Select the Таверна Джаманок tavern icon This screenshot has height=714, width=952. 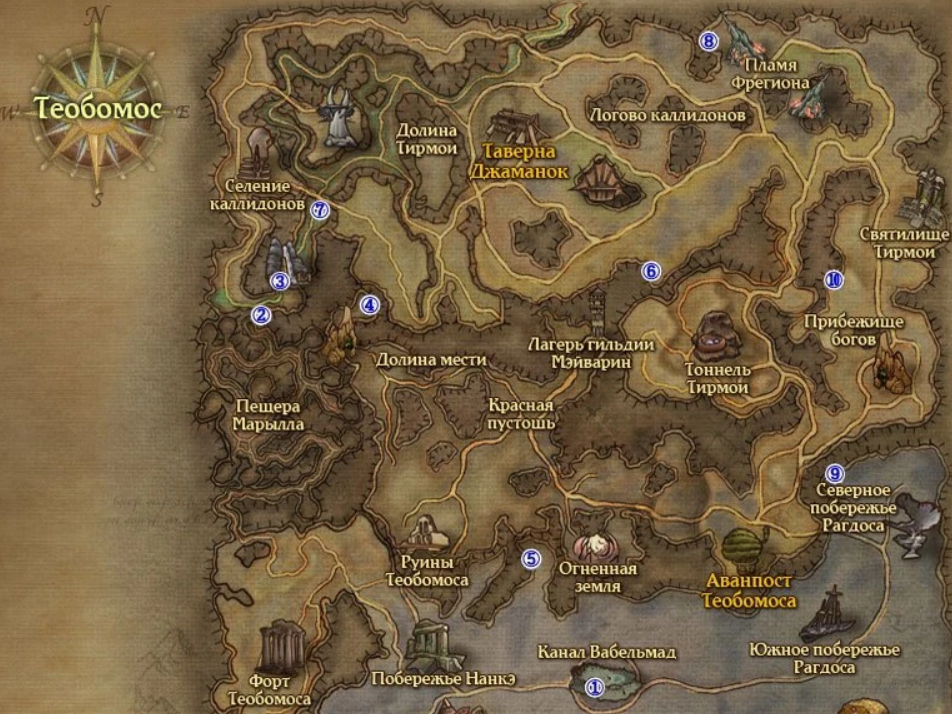coord(517,127)
